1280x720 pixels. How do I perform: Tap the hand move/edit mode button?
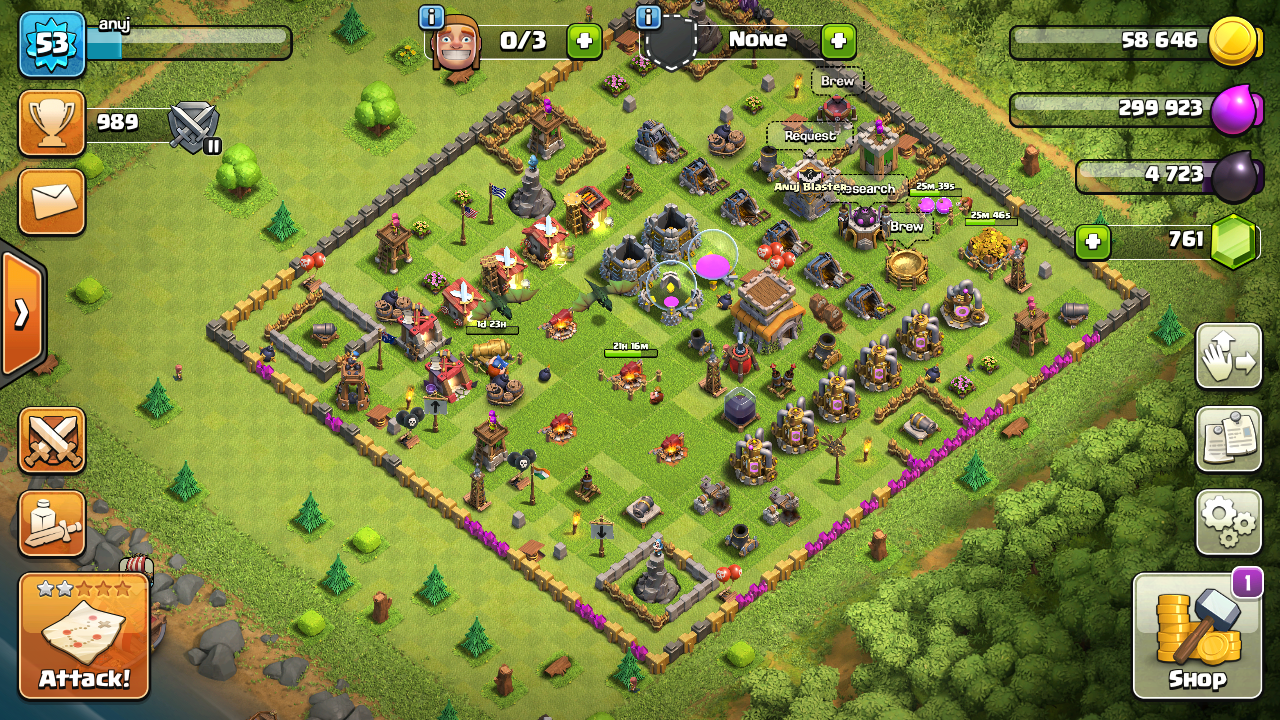(x=1228, y=356)
